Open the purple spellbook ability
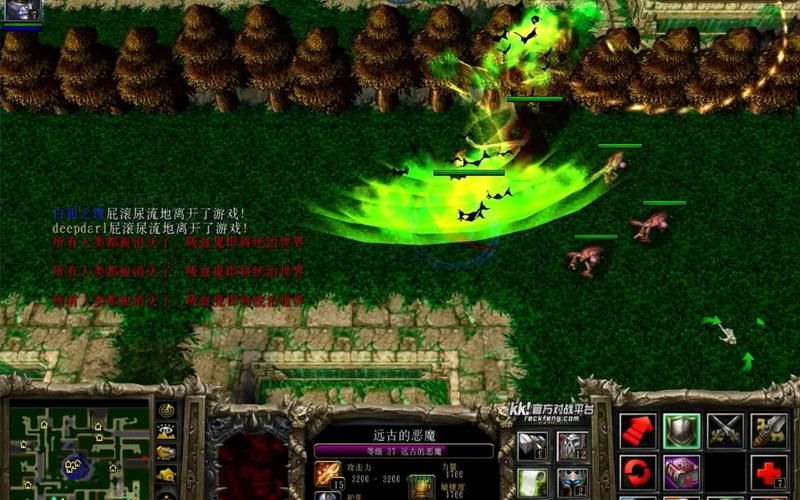 681,471
